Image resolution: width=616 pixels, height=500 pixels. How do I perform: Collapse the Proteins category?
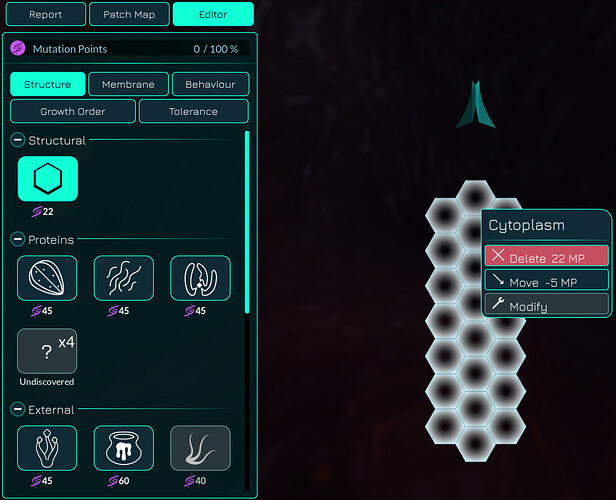pyautogui.click(x=17, y=240)
